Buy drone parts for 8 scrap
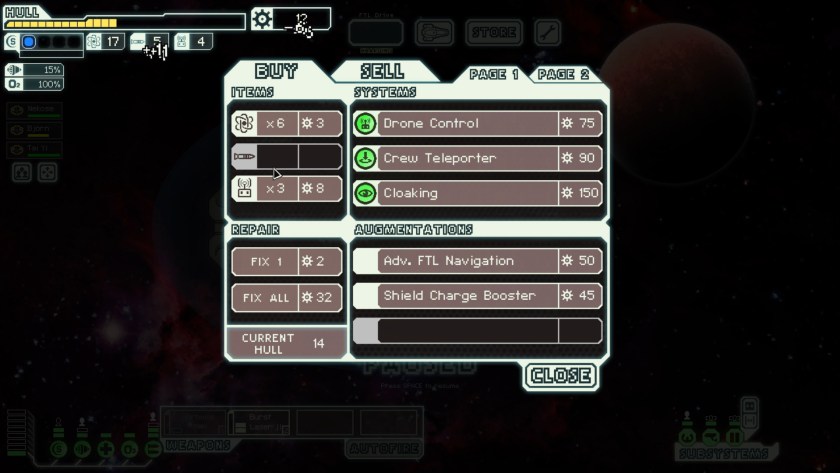 click(287, 188)
